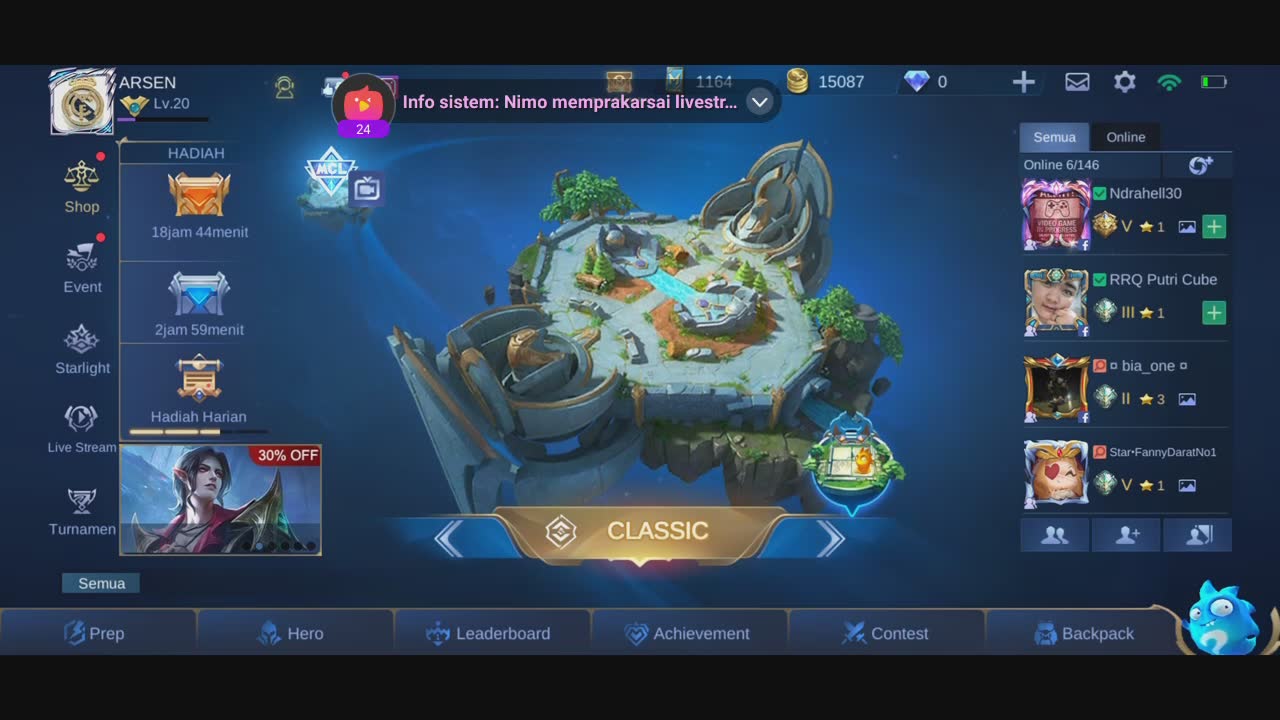The height and width of the screenshot is (720, 1280).
Task: Open the Hero collection
Action: coord(291,633)
